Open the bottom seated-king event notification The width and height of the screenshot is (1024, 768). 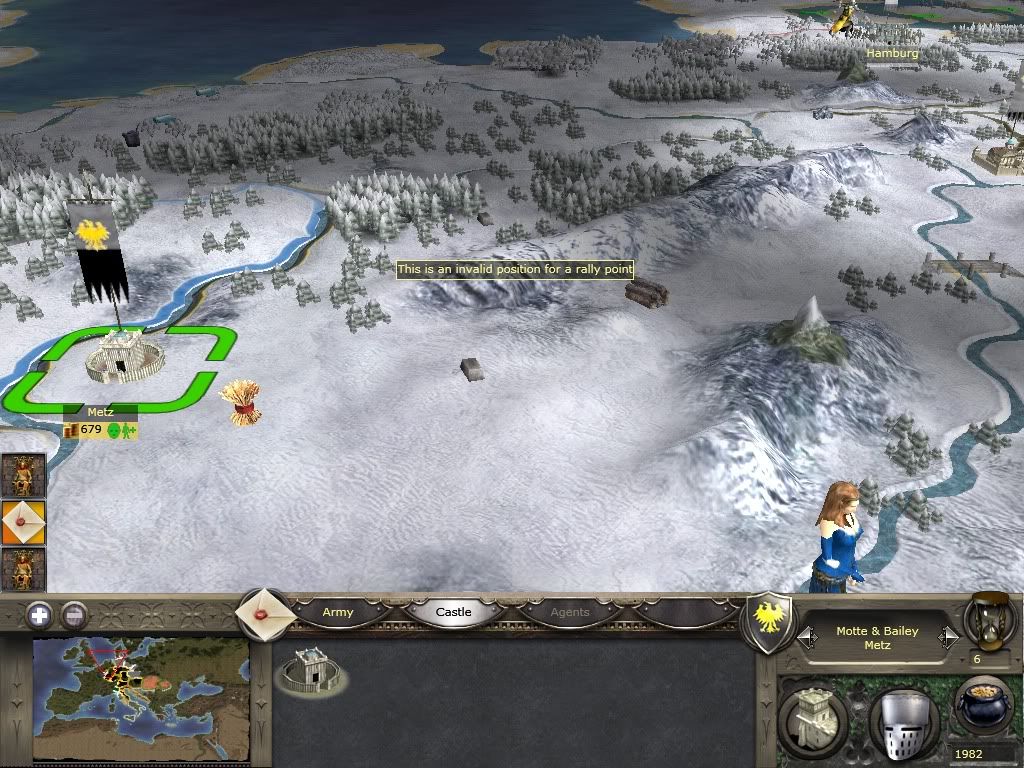23,569
